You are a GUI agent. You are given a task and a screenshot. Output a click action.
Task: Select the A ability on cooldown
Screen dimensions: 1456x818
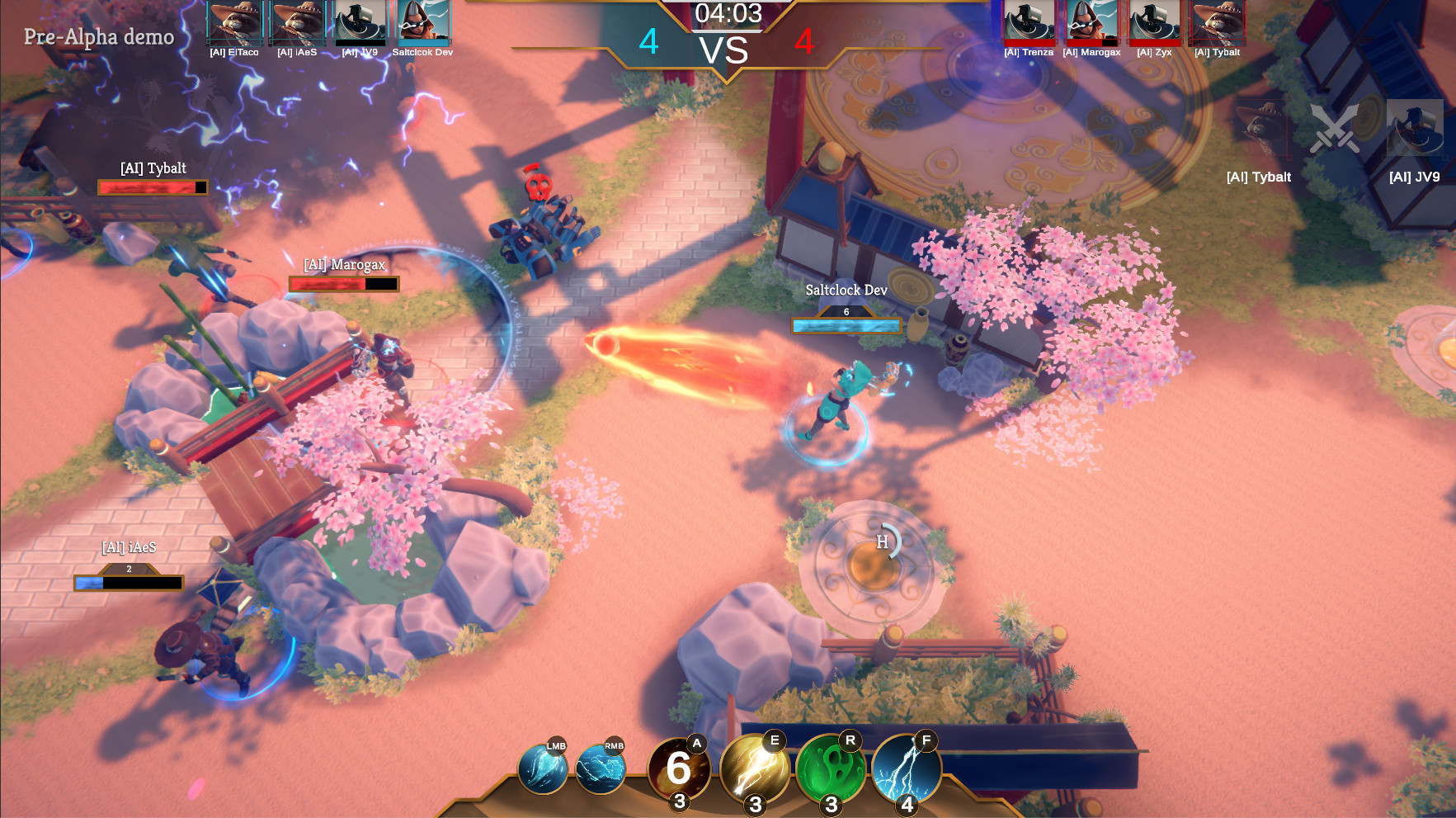point(678,768)
